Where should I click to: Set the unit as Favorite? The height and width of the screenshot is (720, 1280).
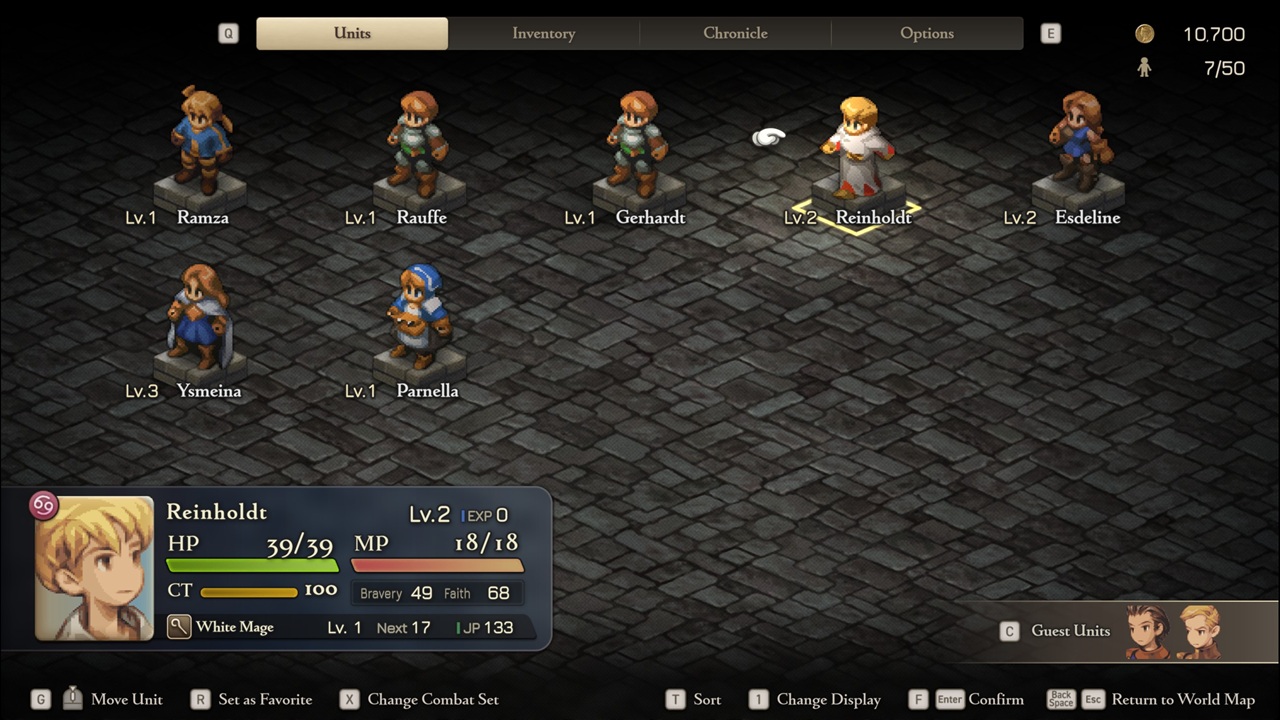tap(265, 699)
